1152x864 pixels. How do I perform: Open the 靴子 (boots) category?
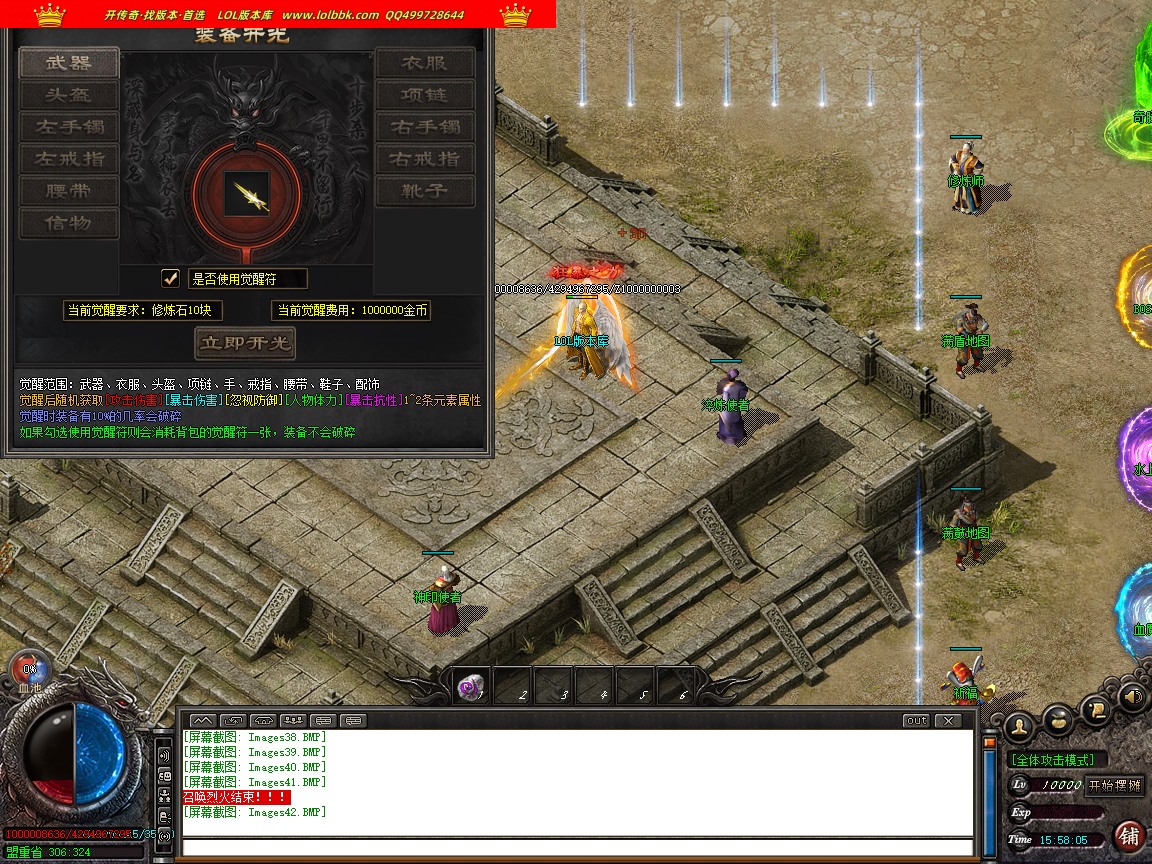tap(425, 191)
